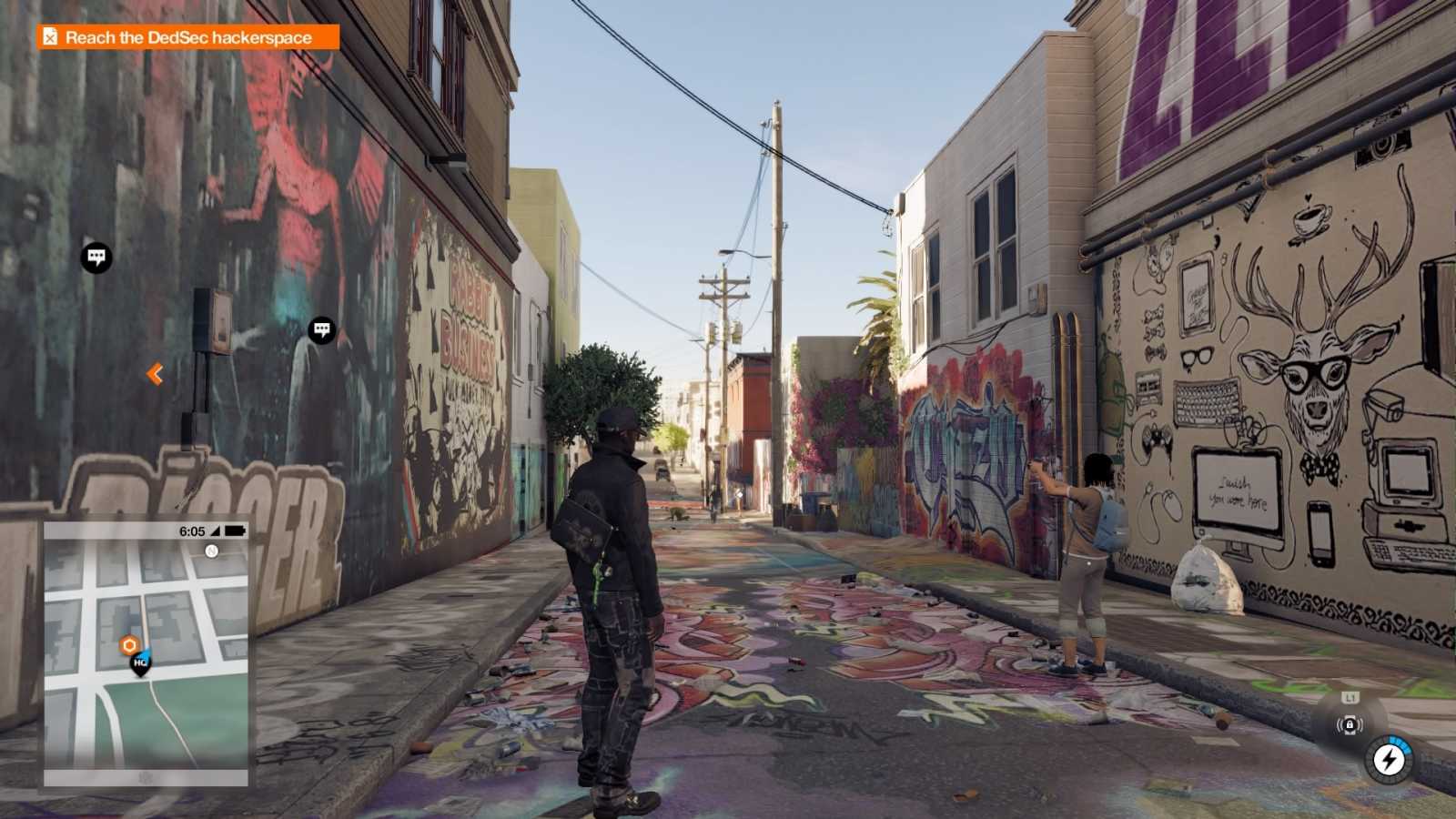Open the minimap view
The image size is (1456, 819).
146,655
